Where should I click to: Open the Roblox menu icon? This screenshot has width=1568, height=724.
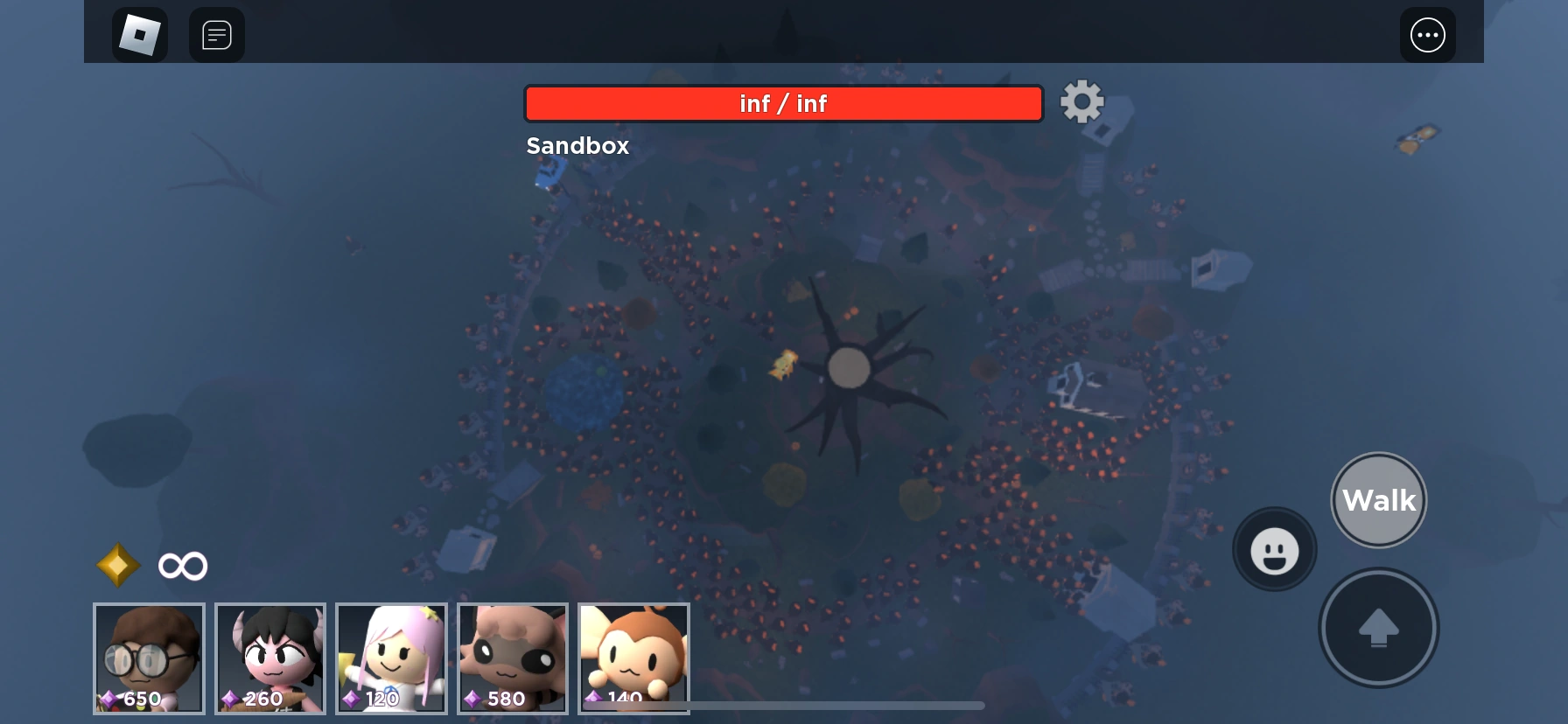click(x=138, y=35)
